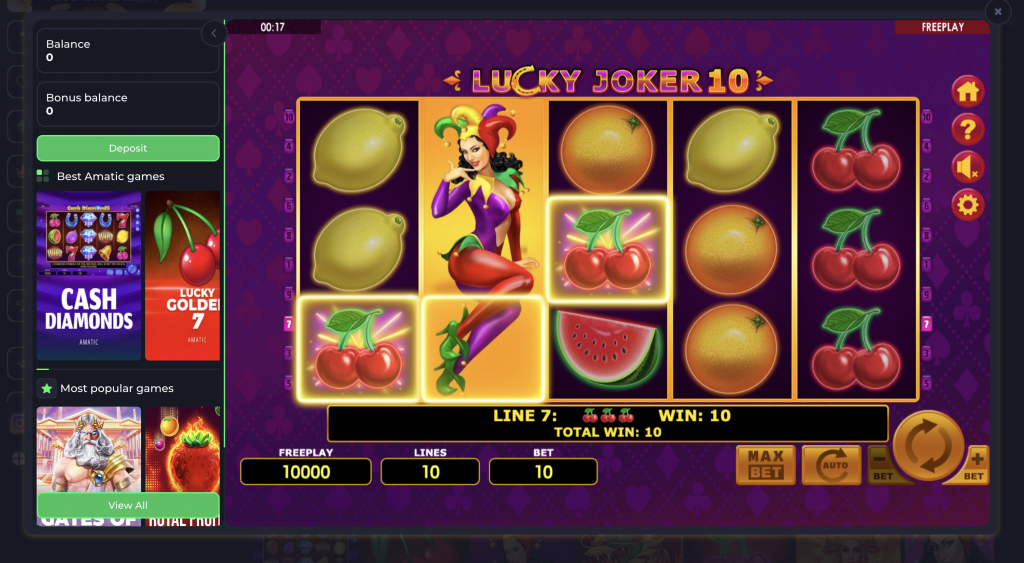Collapse the sidebar with the arrow button
Screen dimensions: 1024x563
click(x=213, y=34)
